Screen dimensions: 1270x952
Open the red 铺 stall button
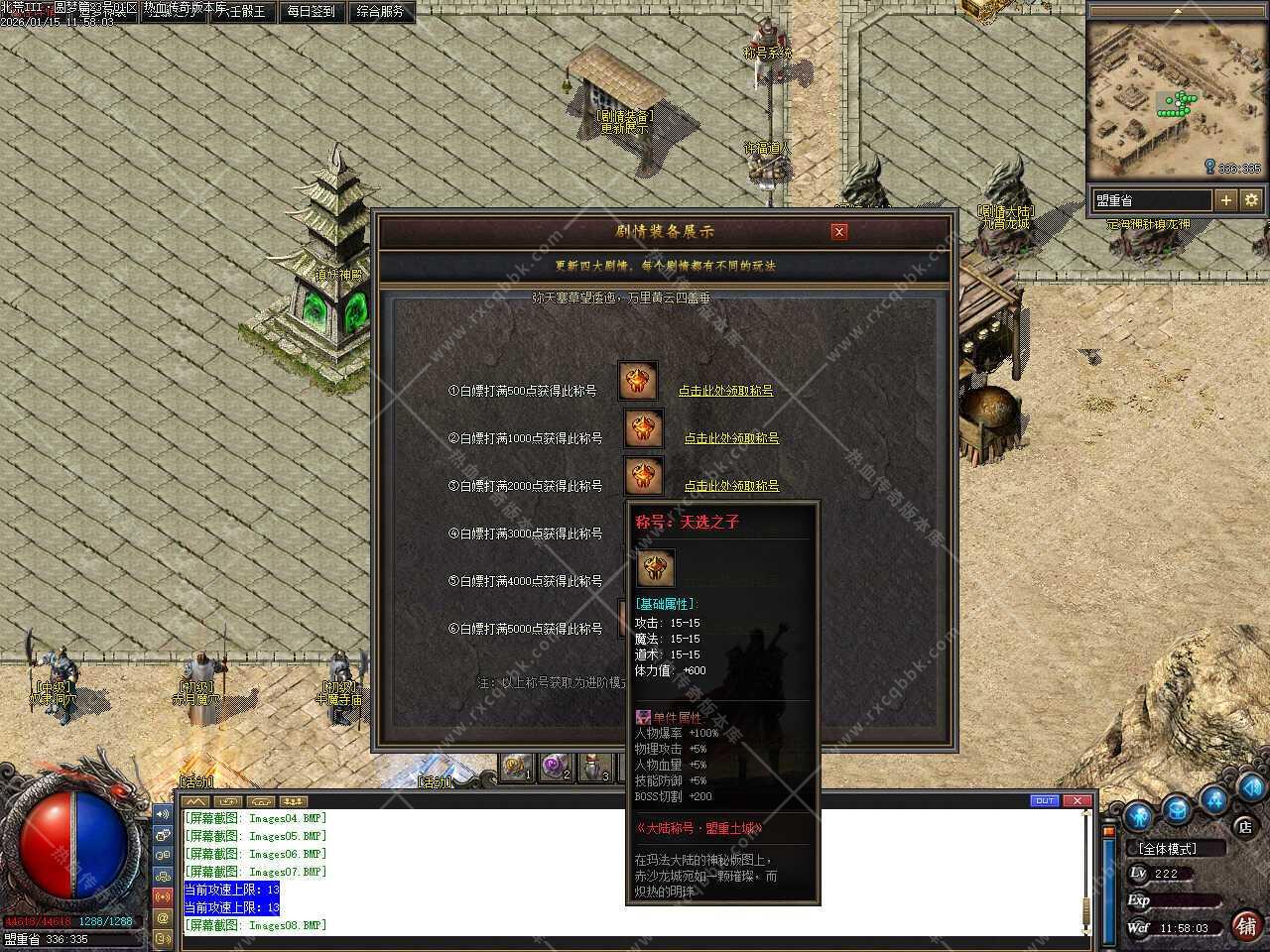1246,925
